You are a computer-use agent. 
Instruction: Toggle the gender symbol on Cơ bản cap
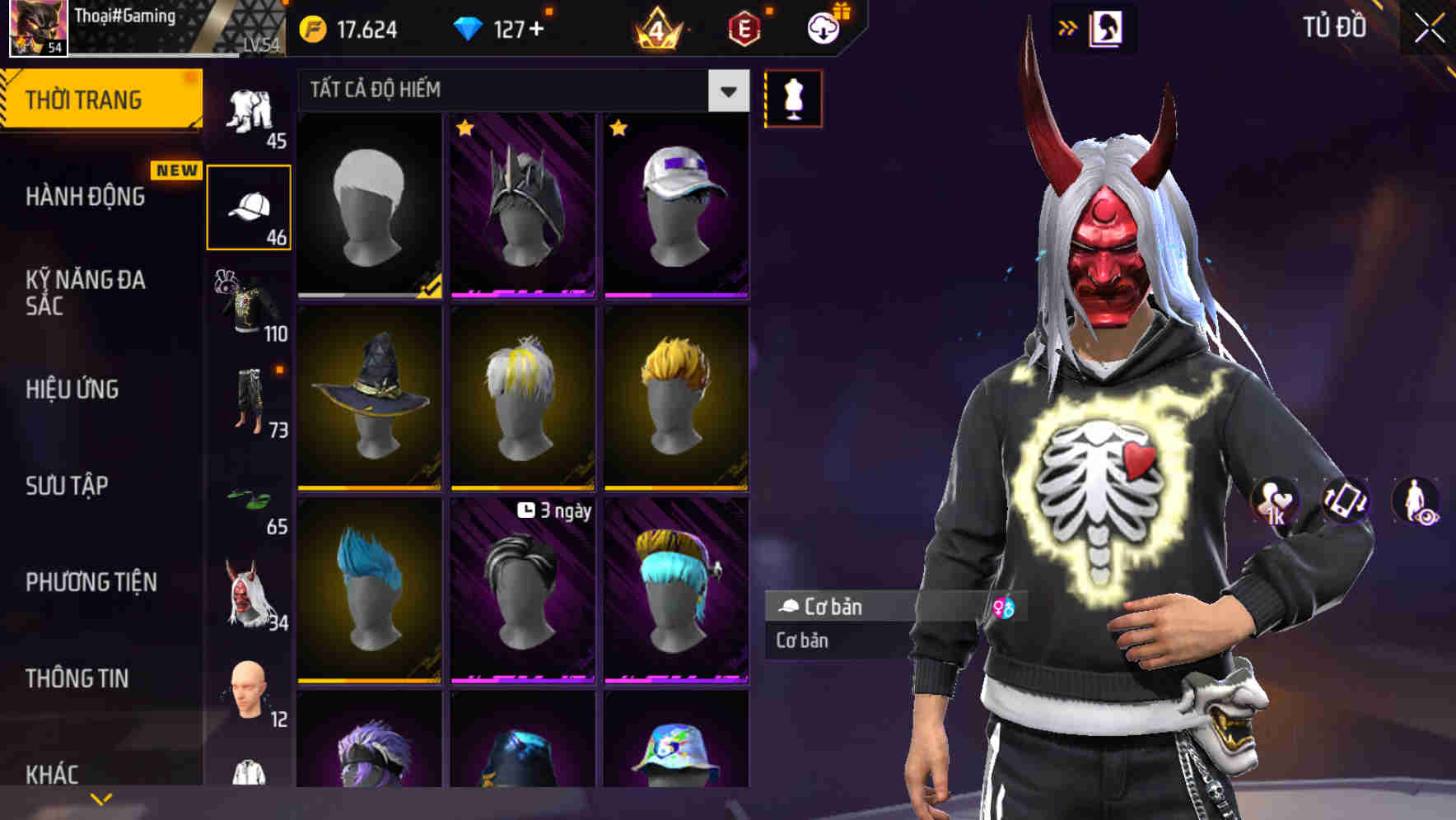pyautogui.click(x=1006, y=607)
